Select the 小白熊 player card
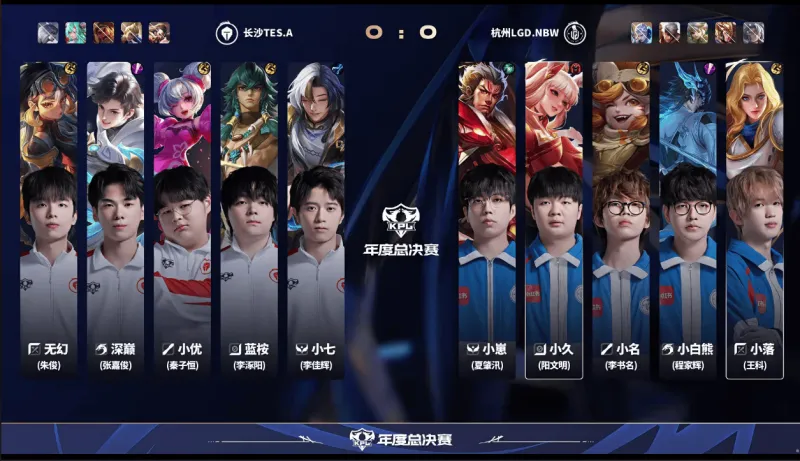The height and width of the screenshot is (461, 800). [688, 220]
